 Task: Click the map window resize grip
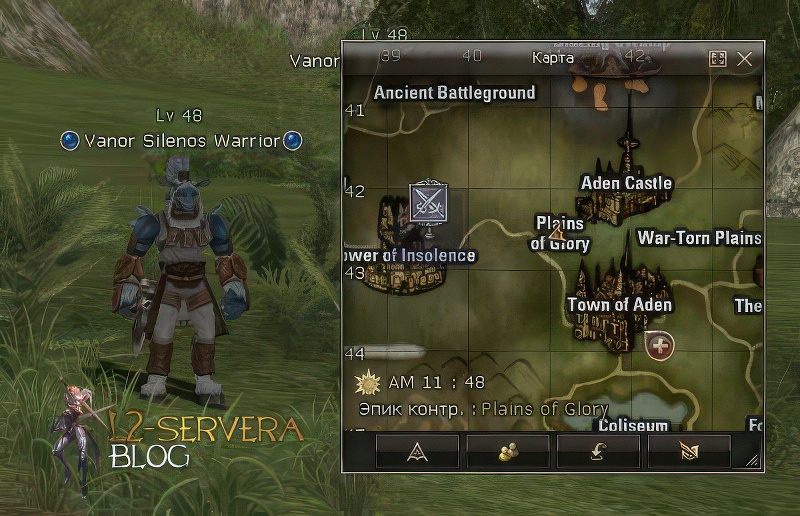pyautogui.click(x=753, y=460)
